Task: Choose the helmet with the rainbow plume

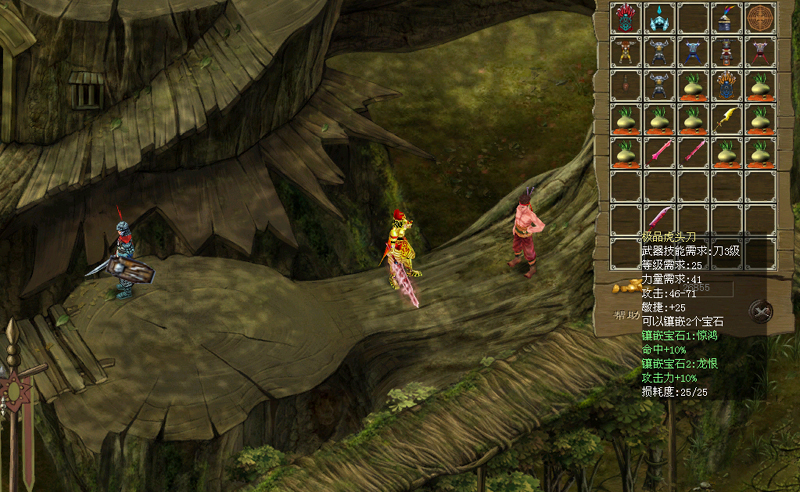Action: click(x=727, y=17)
